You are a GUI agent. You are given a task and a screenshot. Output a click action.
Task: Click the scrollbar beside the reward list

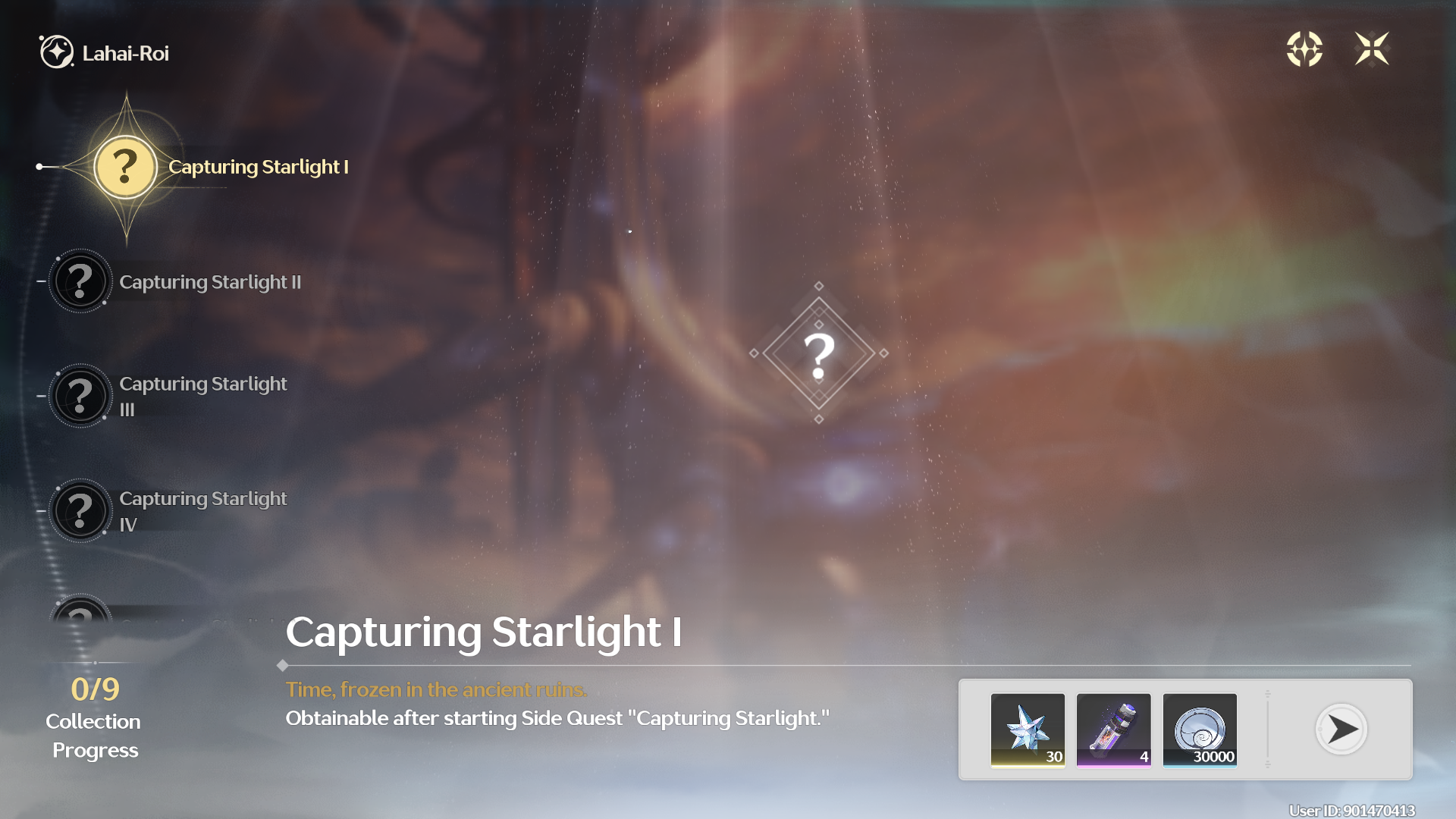(1267, 730)
